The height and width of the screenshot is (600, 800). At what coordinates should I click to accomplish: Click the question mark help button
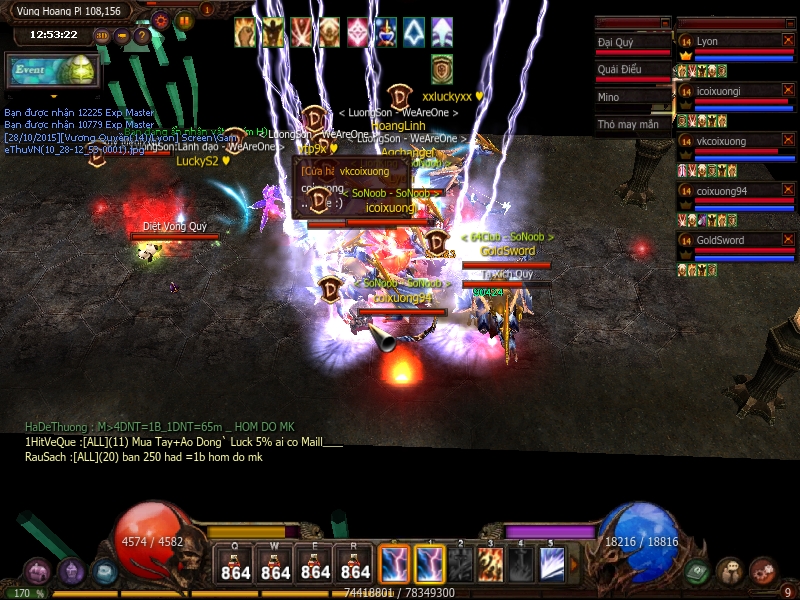click(x=142, y=35)
